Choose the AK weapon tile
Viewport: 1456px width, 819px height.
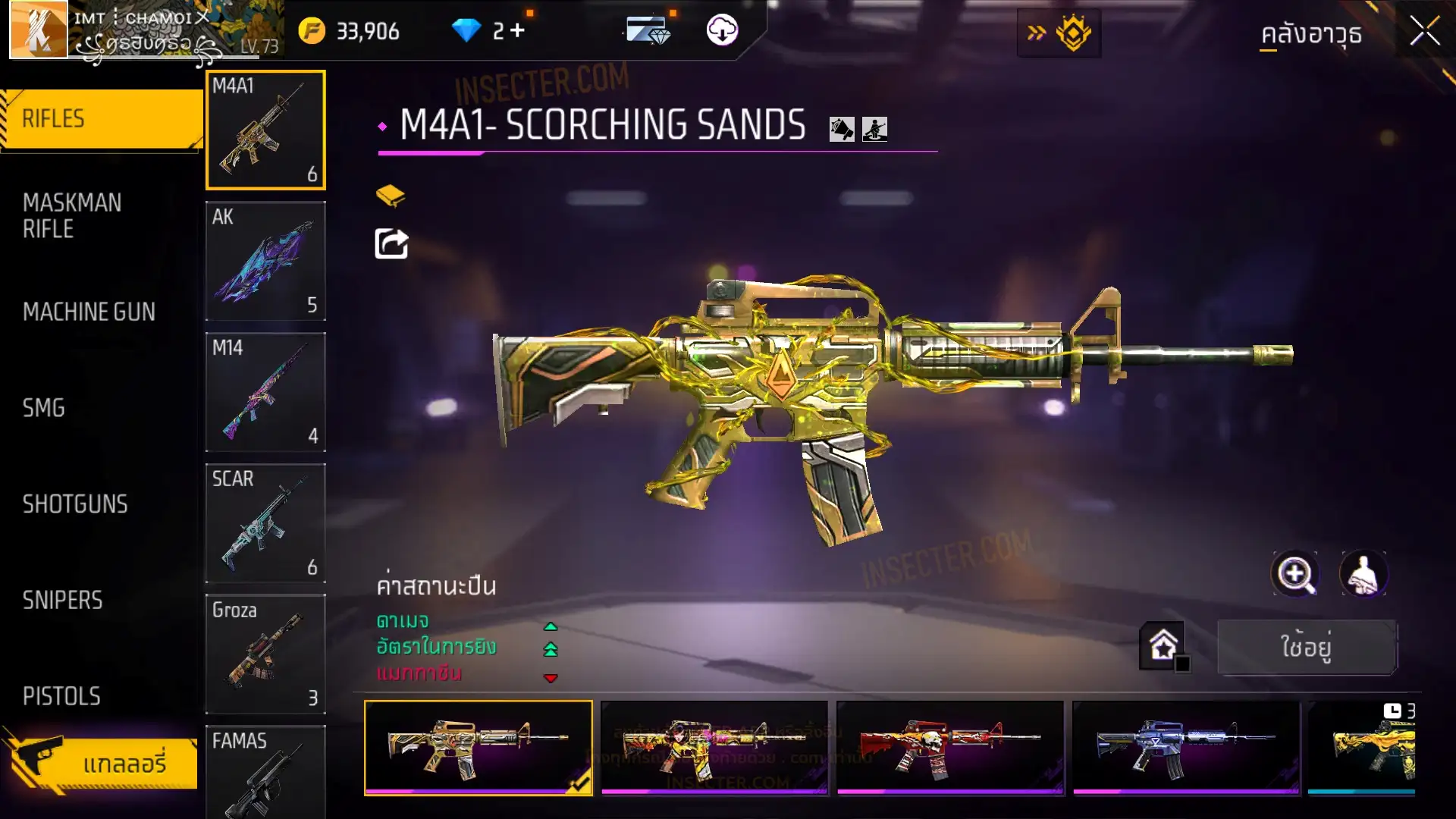pos(265,261)
